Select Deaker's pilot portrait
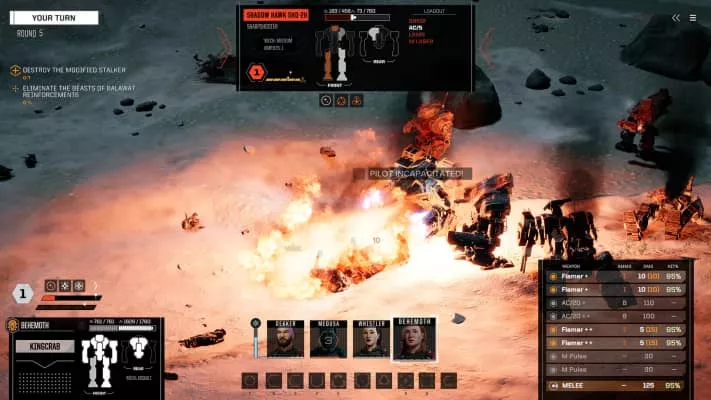Image resolution: width=711 pixels, height=400 pixels. 285,340
